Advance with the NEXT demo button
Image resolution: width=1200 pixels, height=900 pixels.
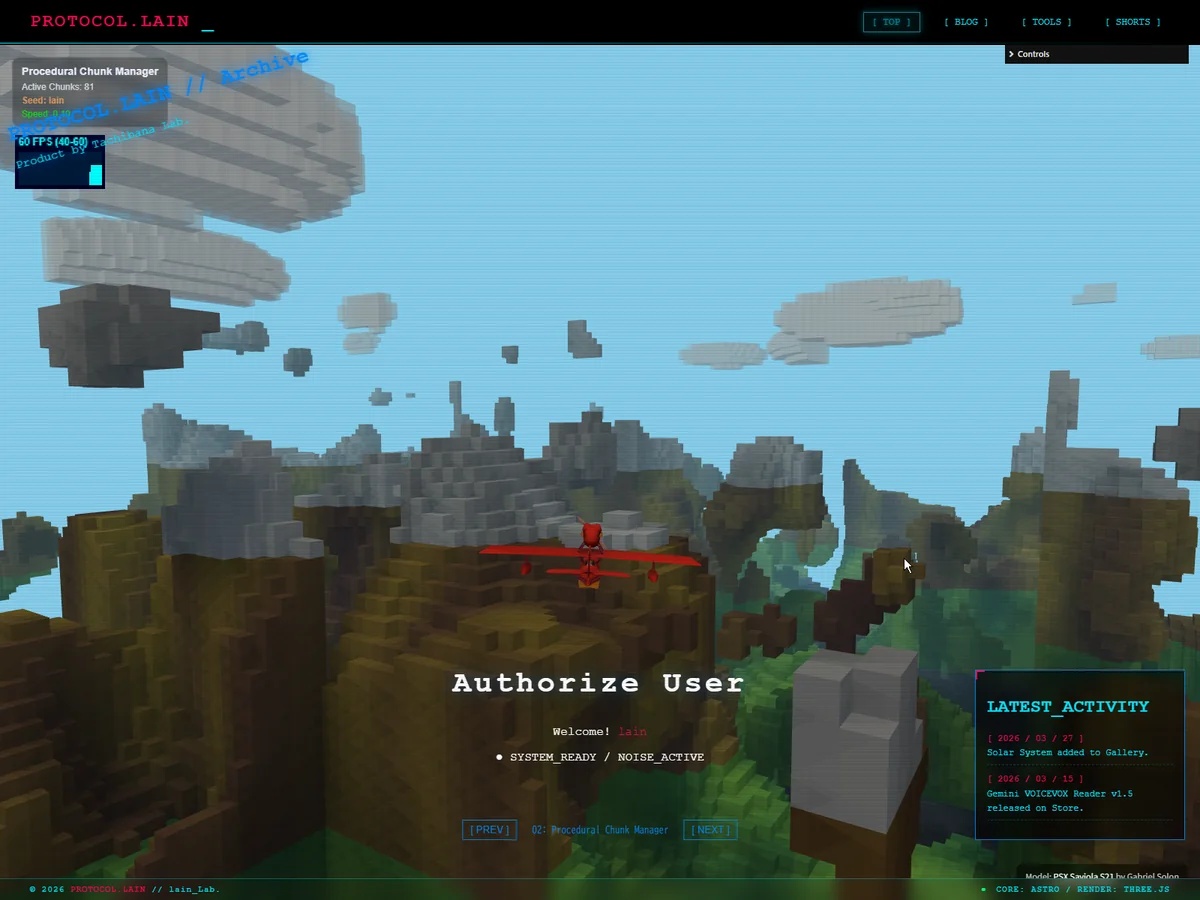click(x=710, y=830)
